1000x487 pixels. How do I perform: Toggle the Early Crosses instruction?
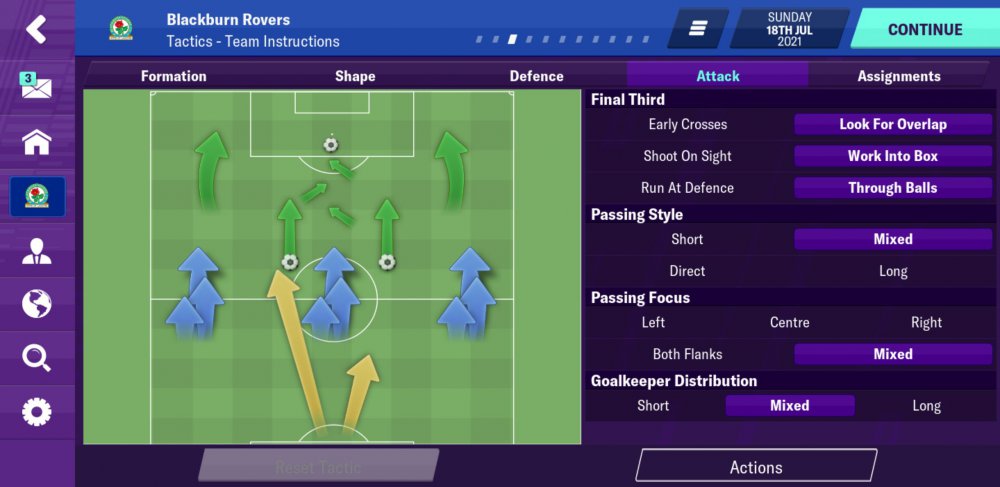[688, 125]
